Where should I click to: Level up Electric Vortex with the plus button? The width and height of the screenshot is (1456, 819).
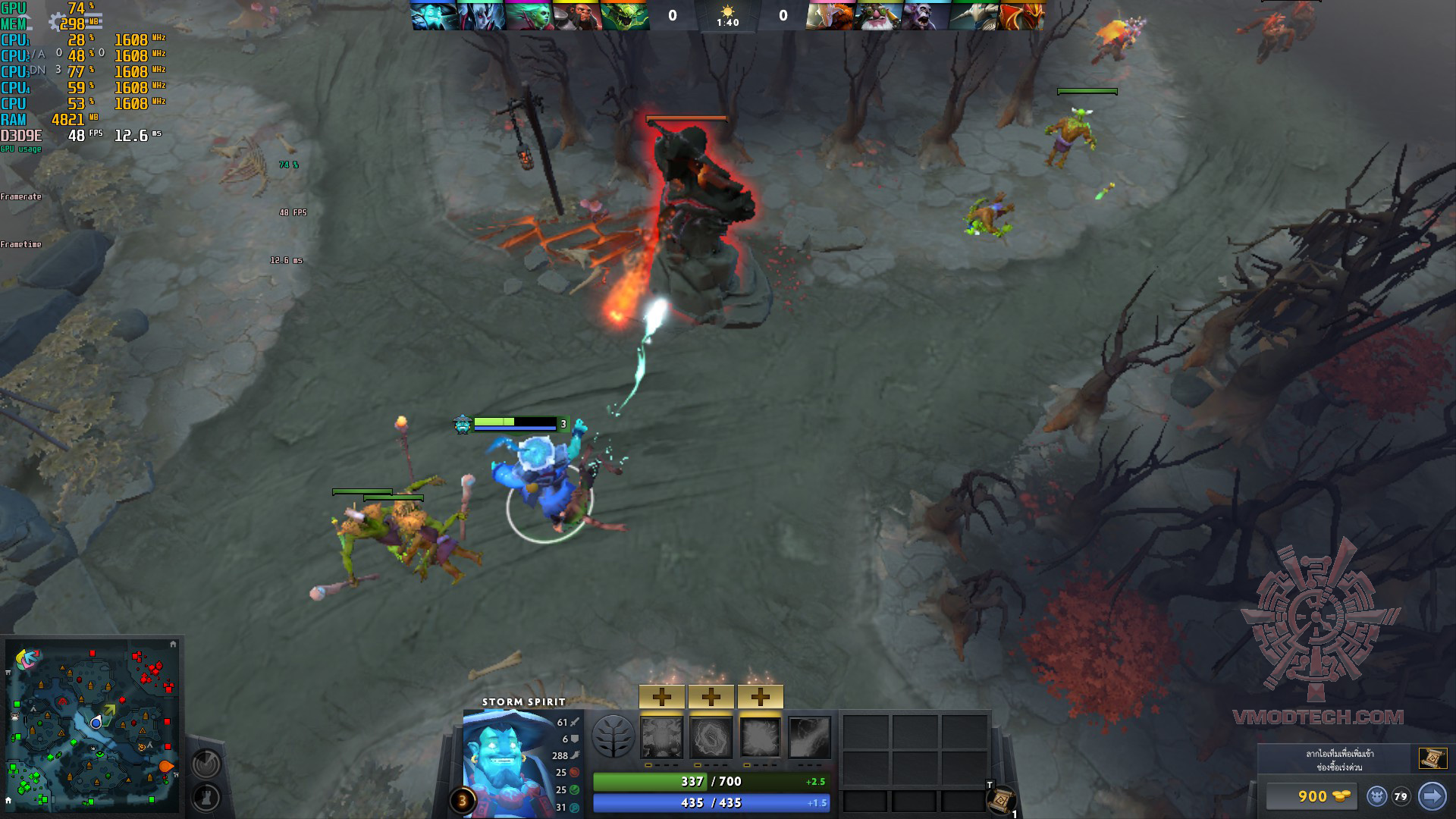tap(711, 696)
